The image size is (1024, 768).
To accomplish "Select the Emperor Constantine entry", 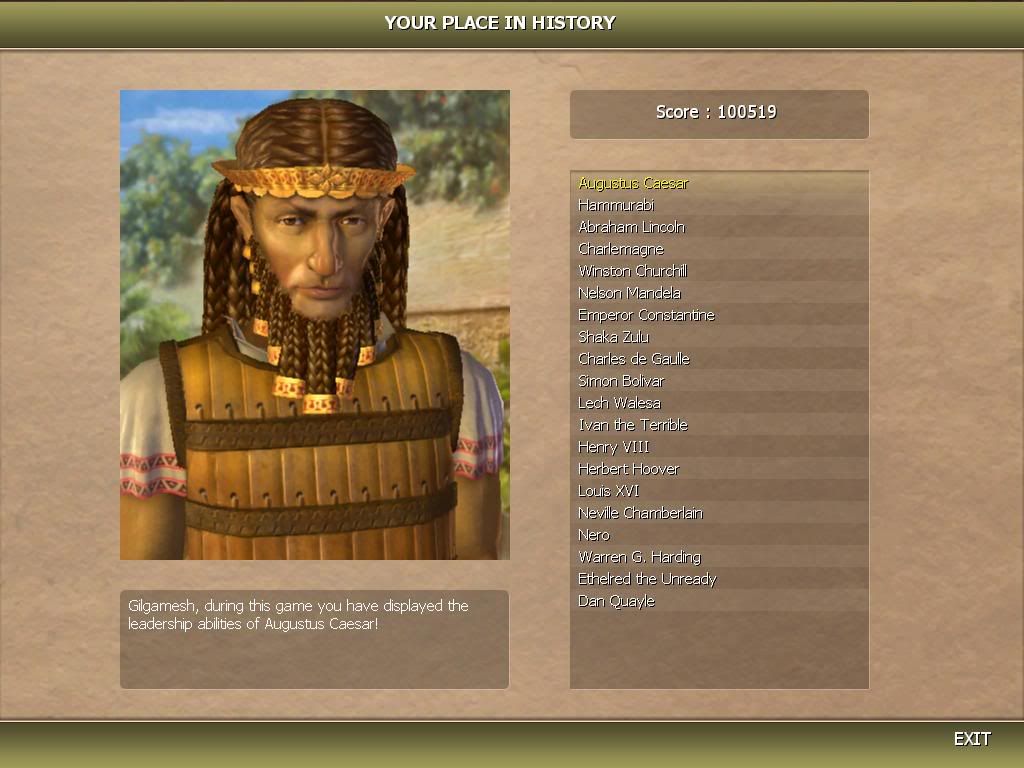I will point(646,315).
